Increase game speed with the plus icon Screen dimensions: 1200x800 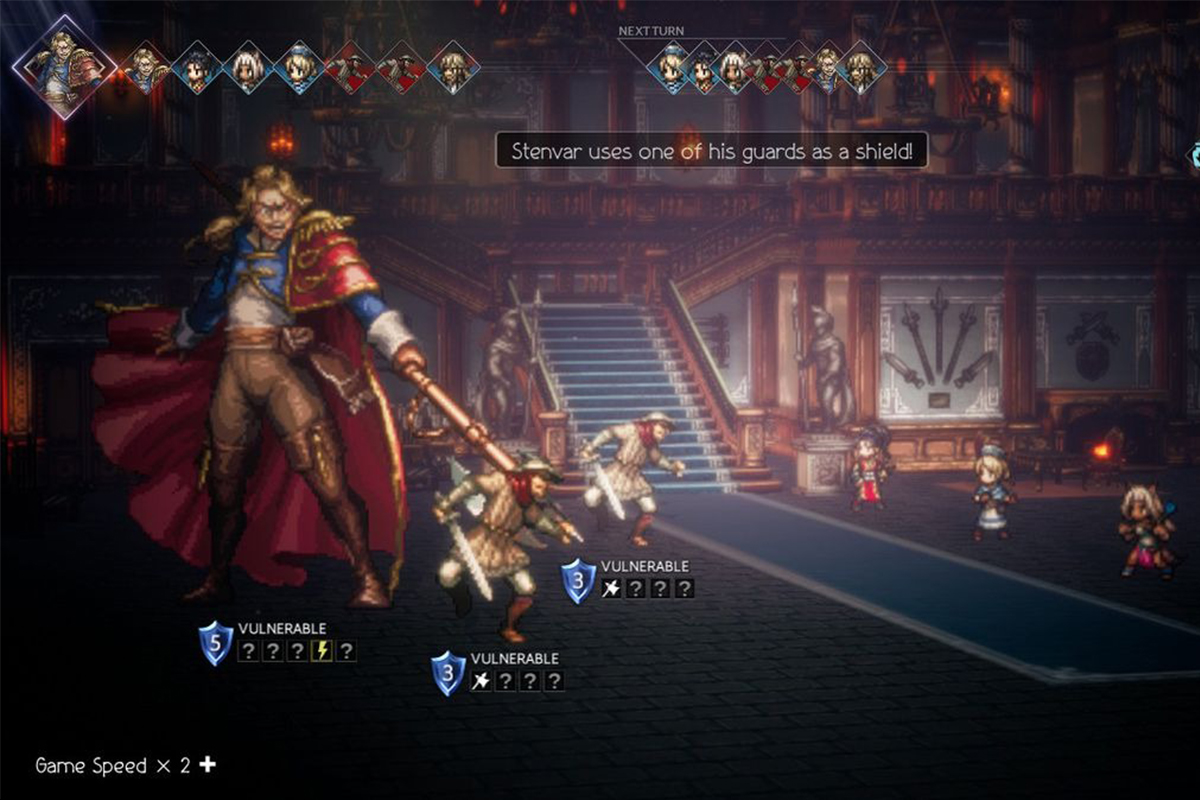click(207, 765)
